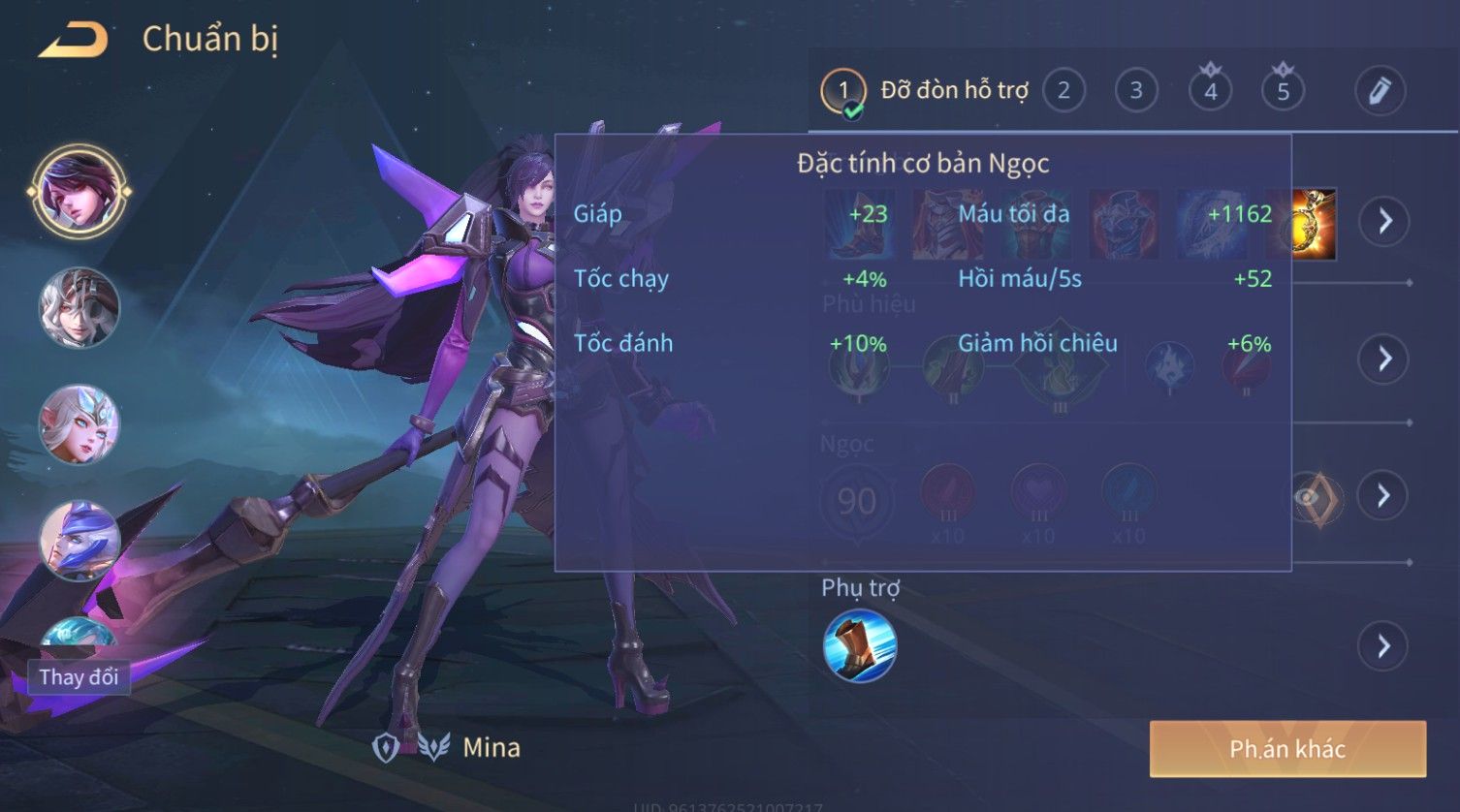This screenshot has height=812, width=1460.
Task: Choose the hero portrait with blue crown
Action: click(79, 424)
